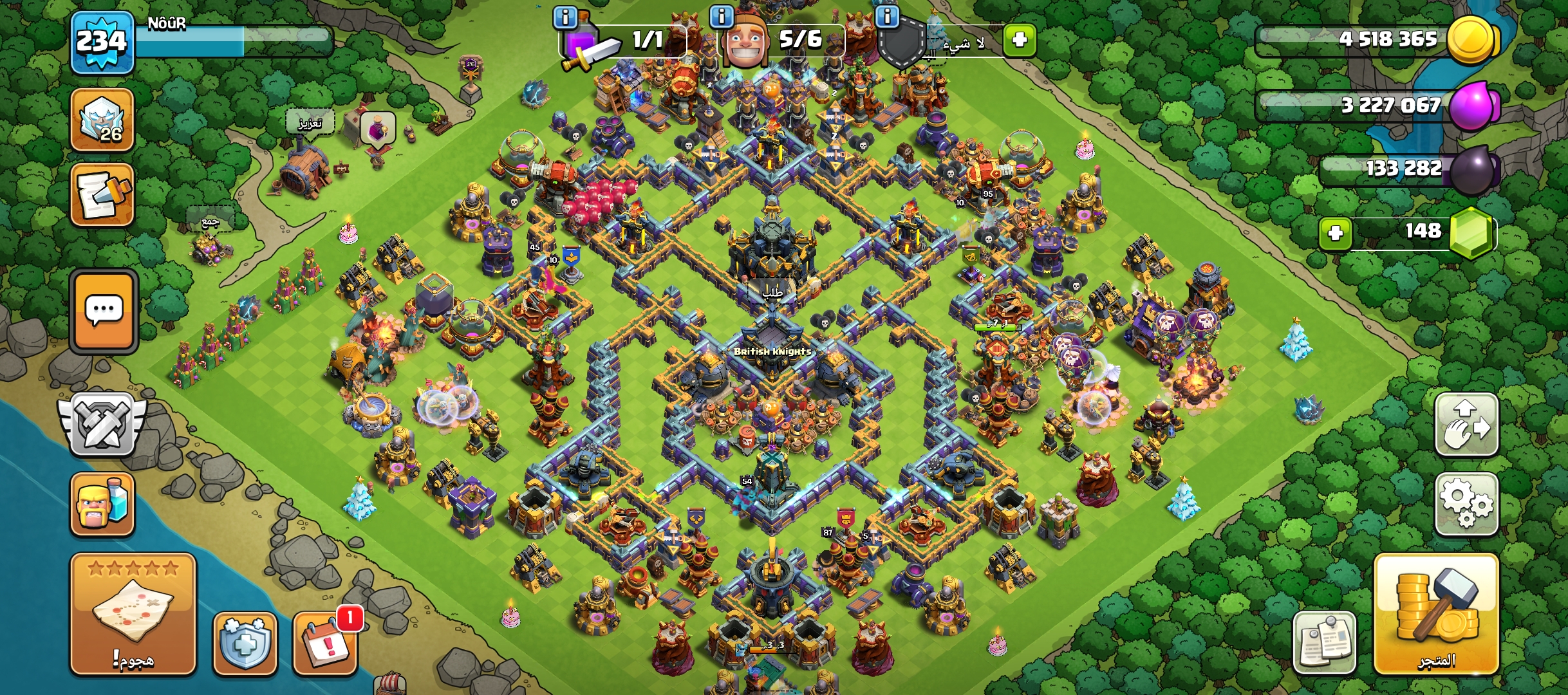
Task: Open the Settings gears button
Action: tap(1466, 504)
